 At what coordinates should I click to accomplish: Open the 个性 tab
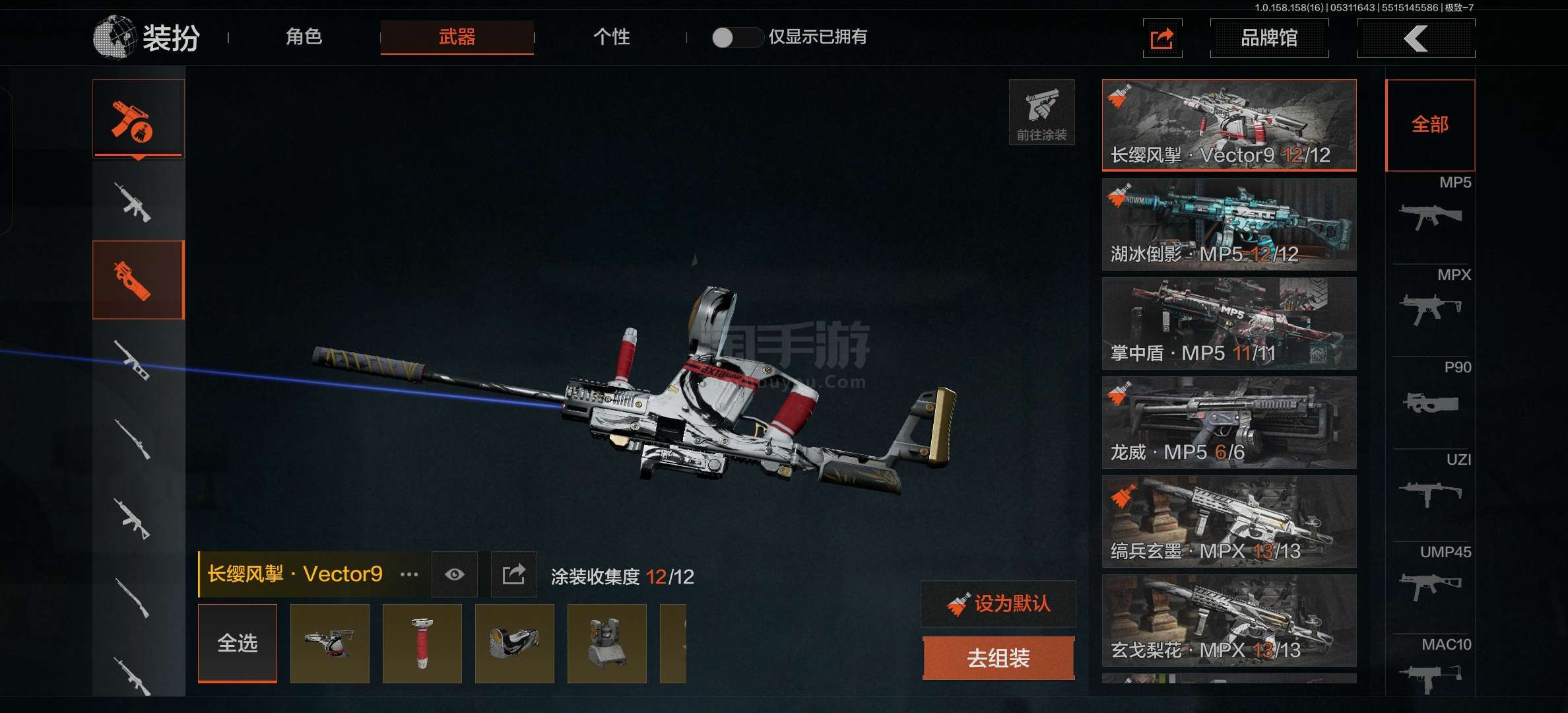click(611, 37)
